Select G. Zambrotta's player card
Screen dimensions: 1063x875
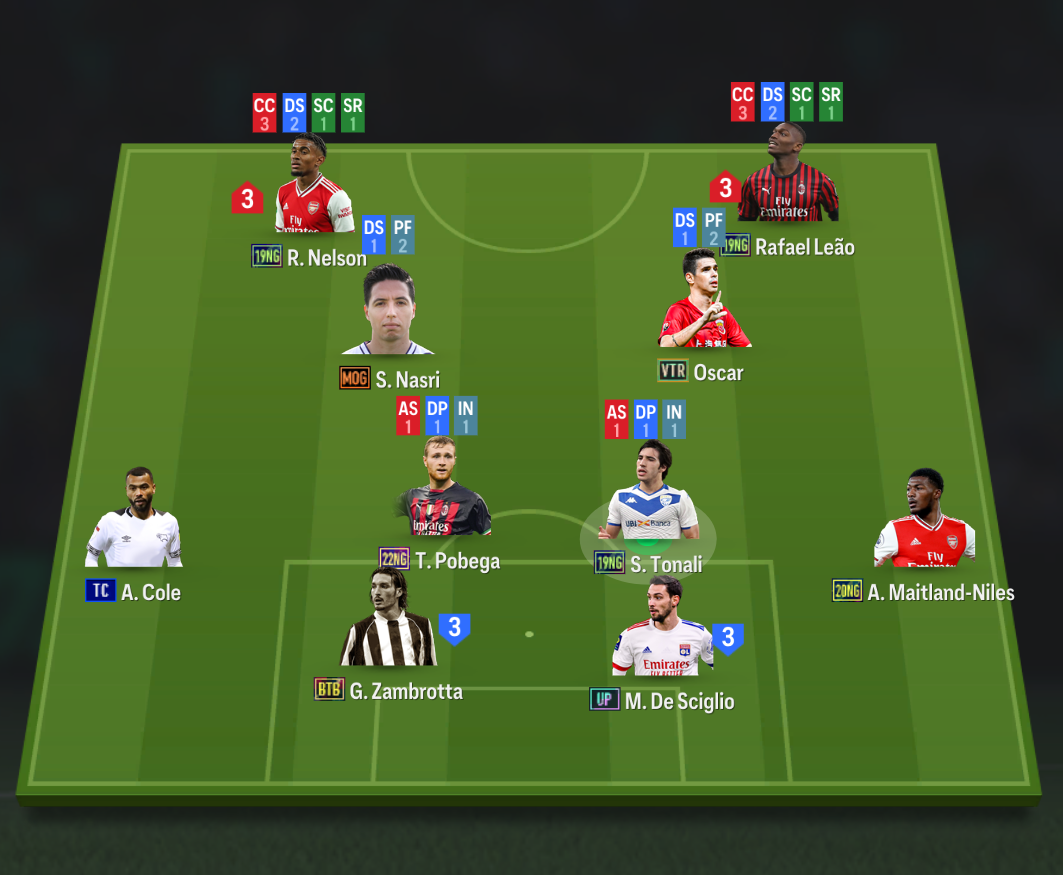point(388,622)
